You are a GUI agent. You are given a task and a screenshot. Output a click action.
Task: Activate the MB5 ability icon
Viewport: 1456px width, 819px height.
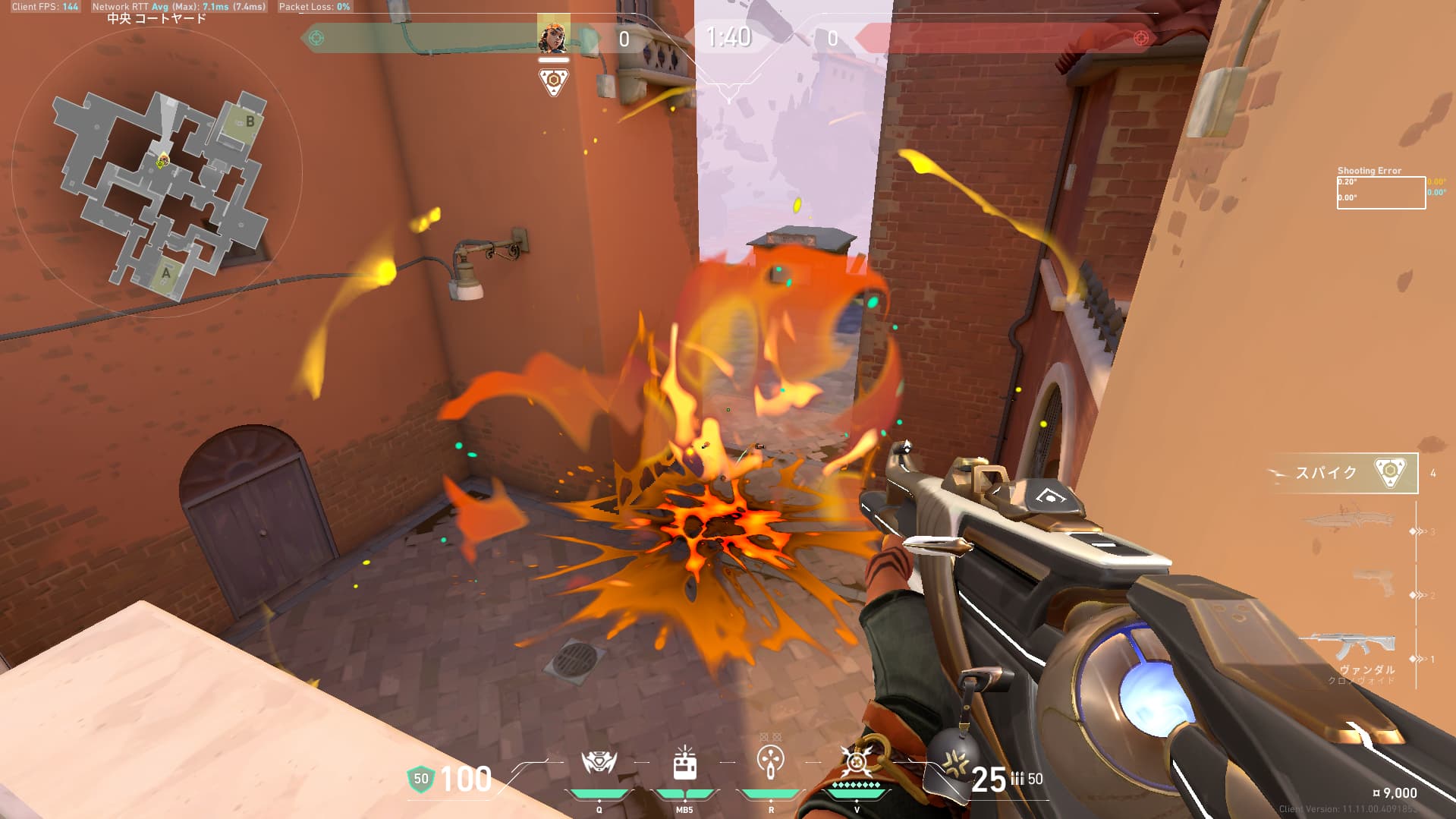[684, 764]
